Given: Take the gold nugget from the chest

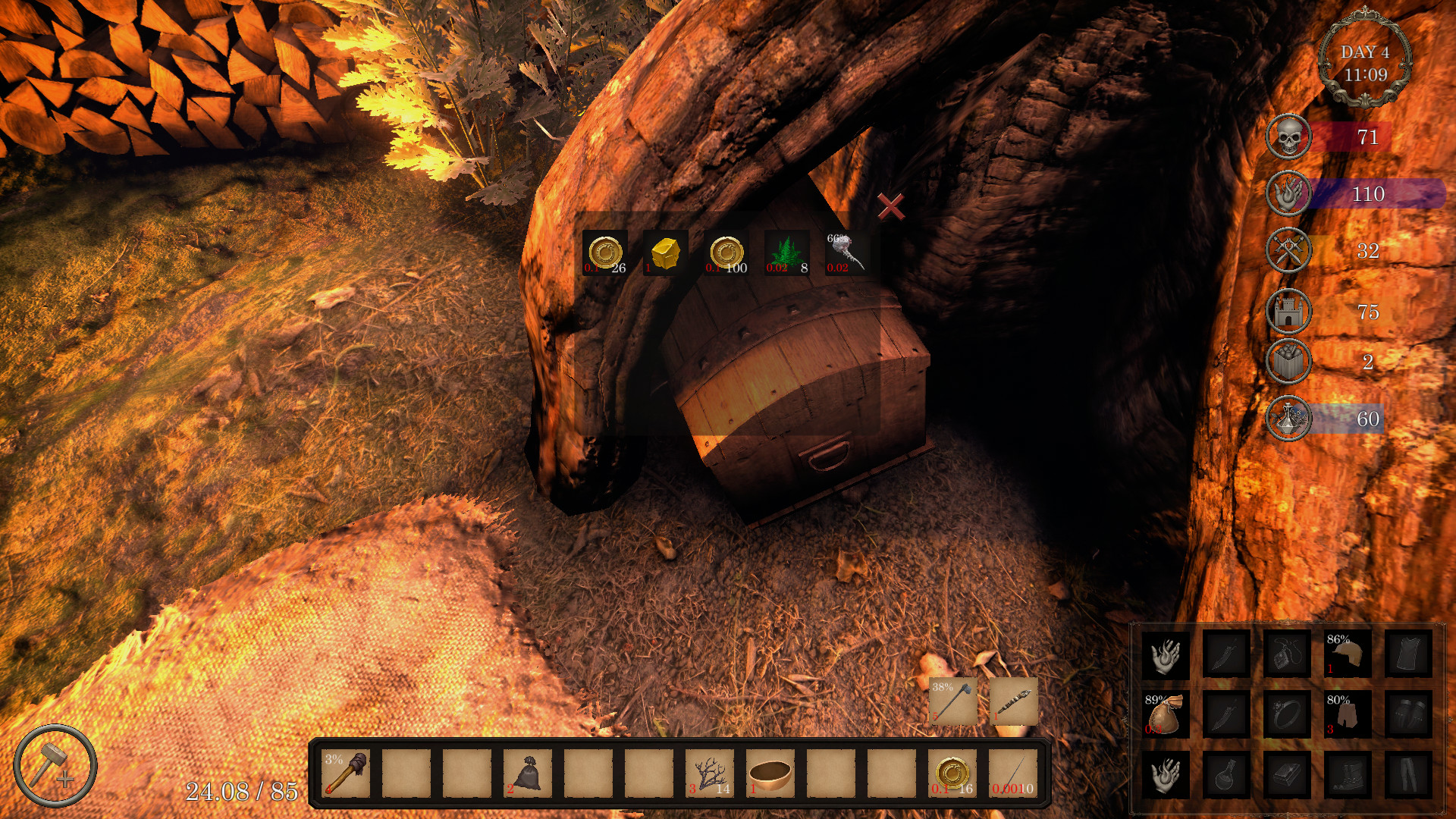Looking at the screenshot, I should [664, 251].
